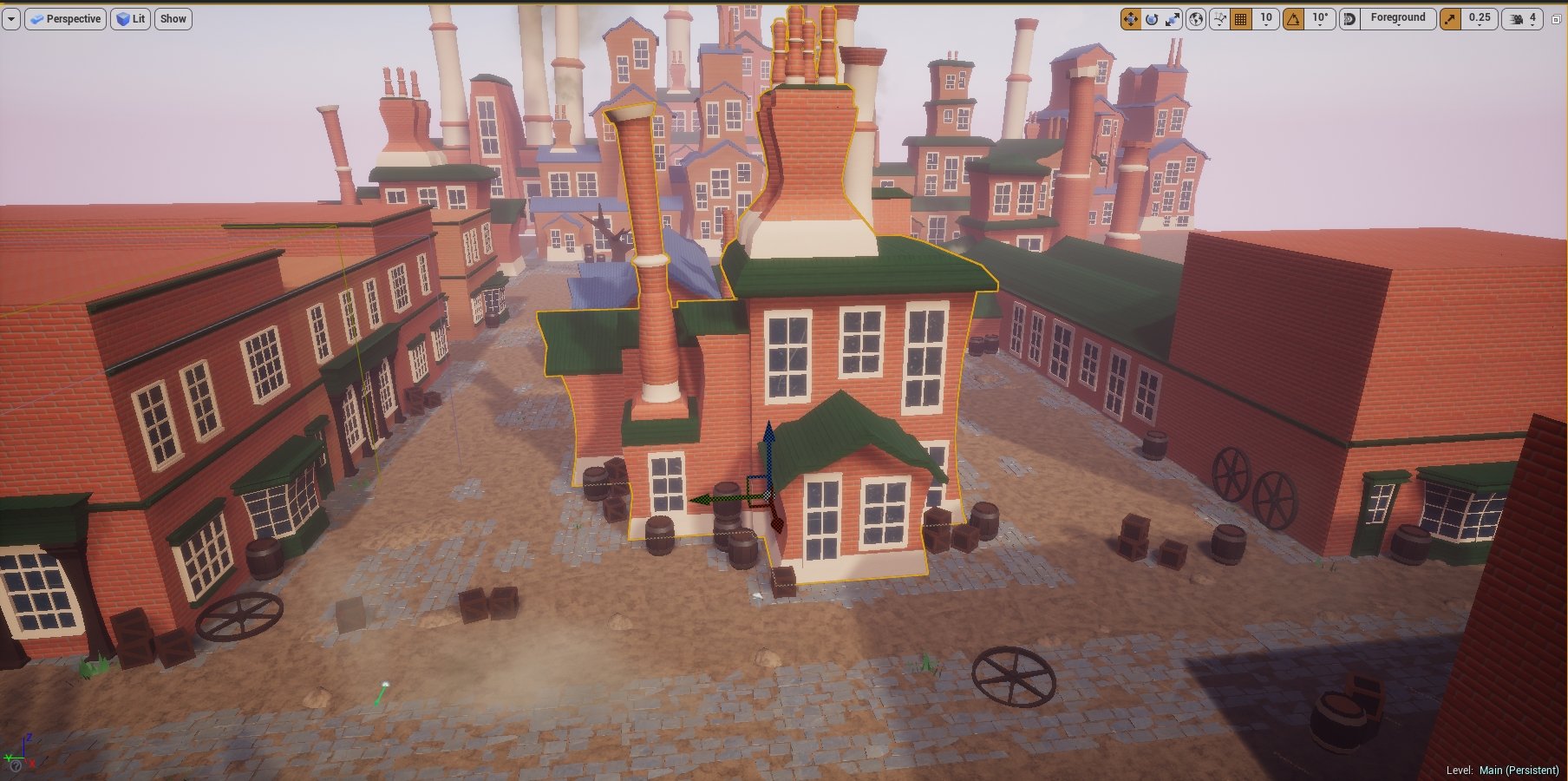Open the 10° rotation snap value dropdown
The image size is (1568, 781).
click(1320, 19)
